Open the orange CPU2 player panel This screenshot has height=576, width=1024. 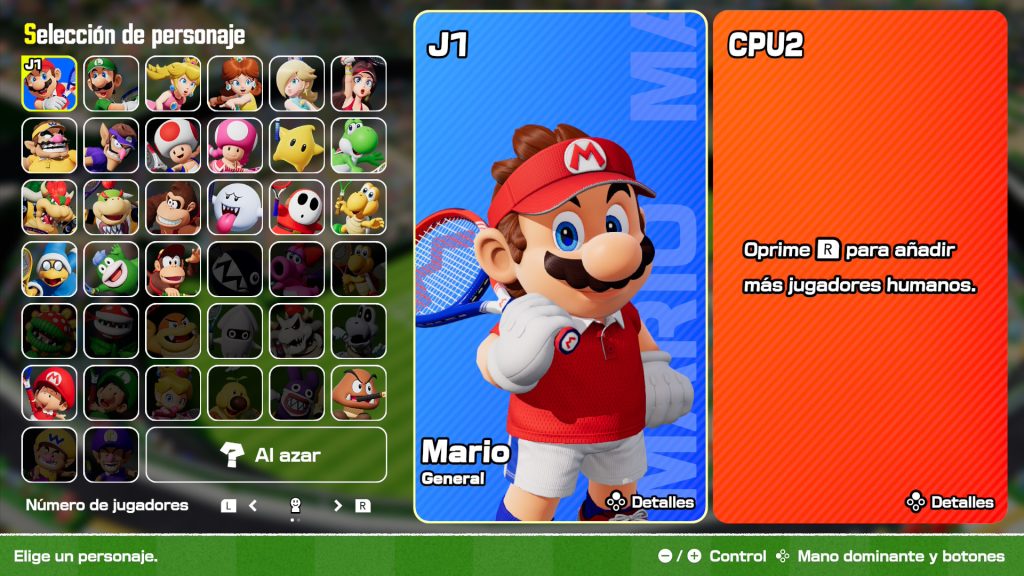click(x=859, y=266)
